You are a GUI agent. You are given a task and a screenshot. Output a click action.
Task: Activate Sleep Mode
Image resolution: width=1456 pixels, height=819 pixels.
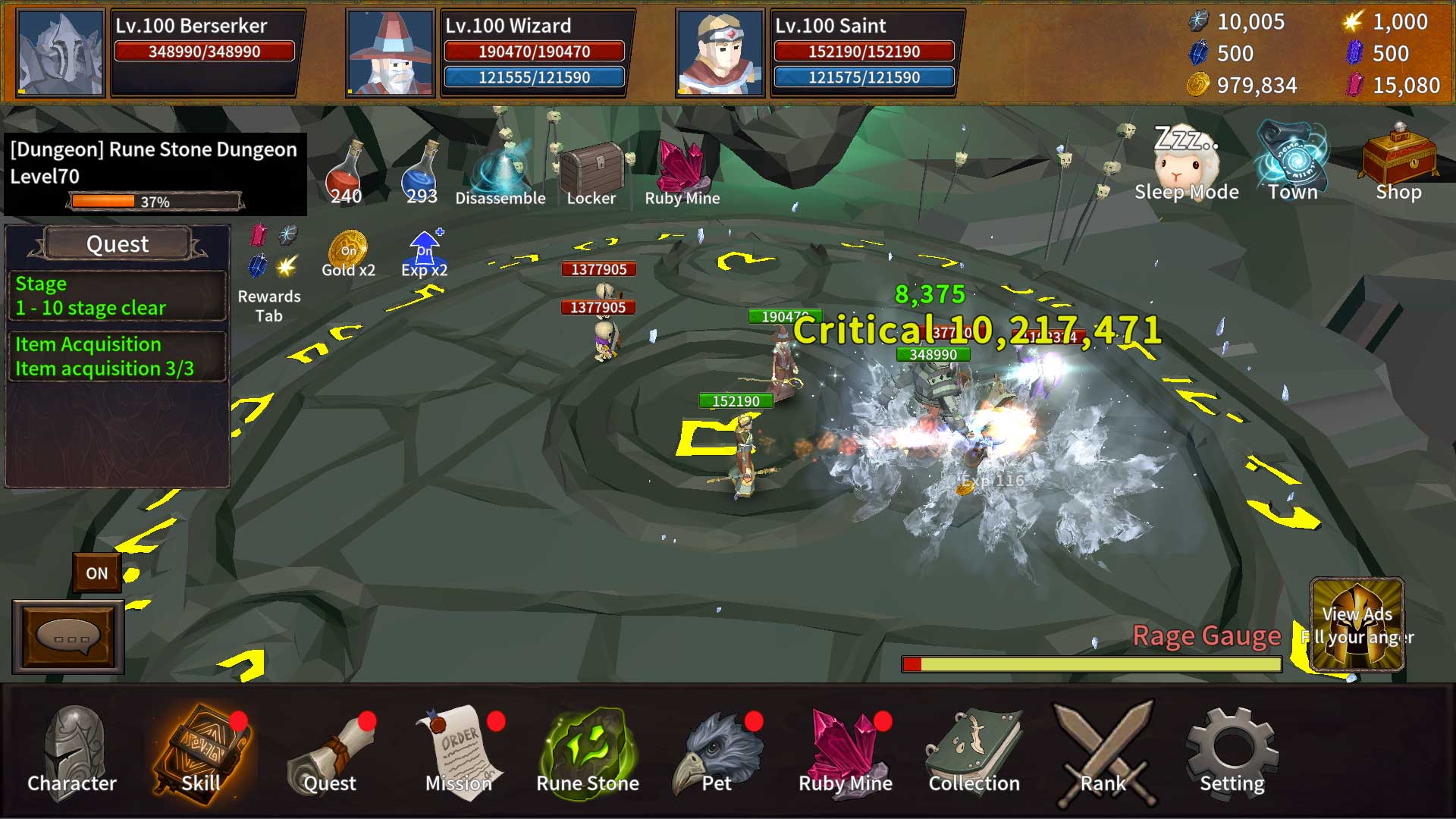(x=1186, y=163)
